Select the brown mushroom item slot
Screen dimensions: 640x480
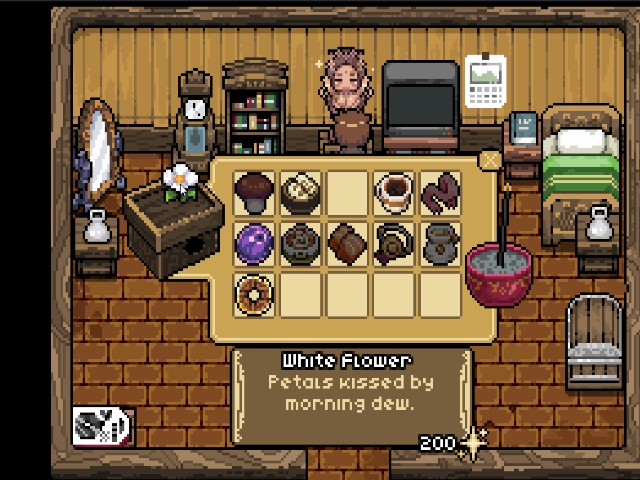pos(254,191)
